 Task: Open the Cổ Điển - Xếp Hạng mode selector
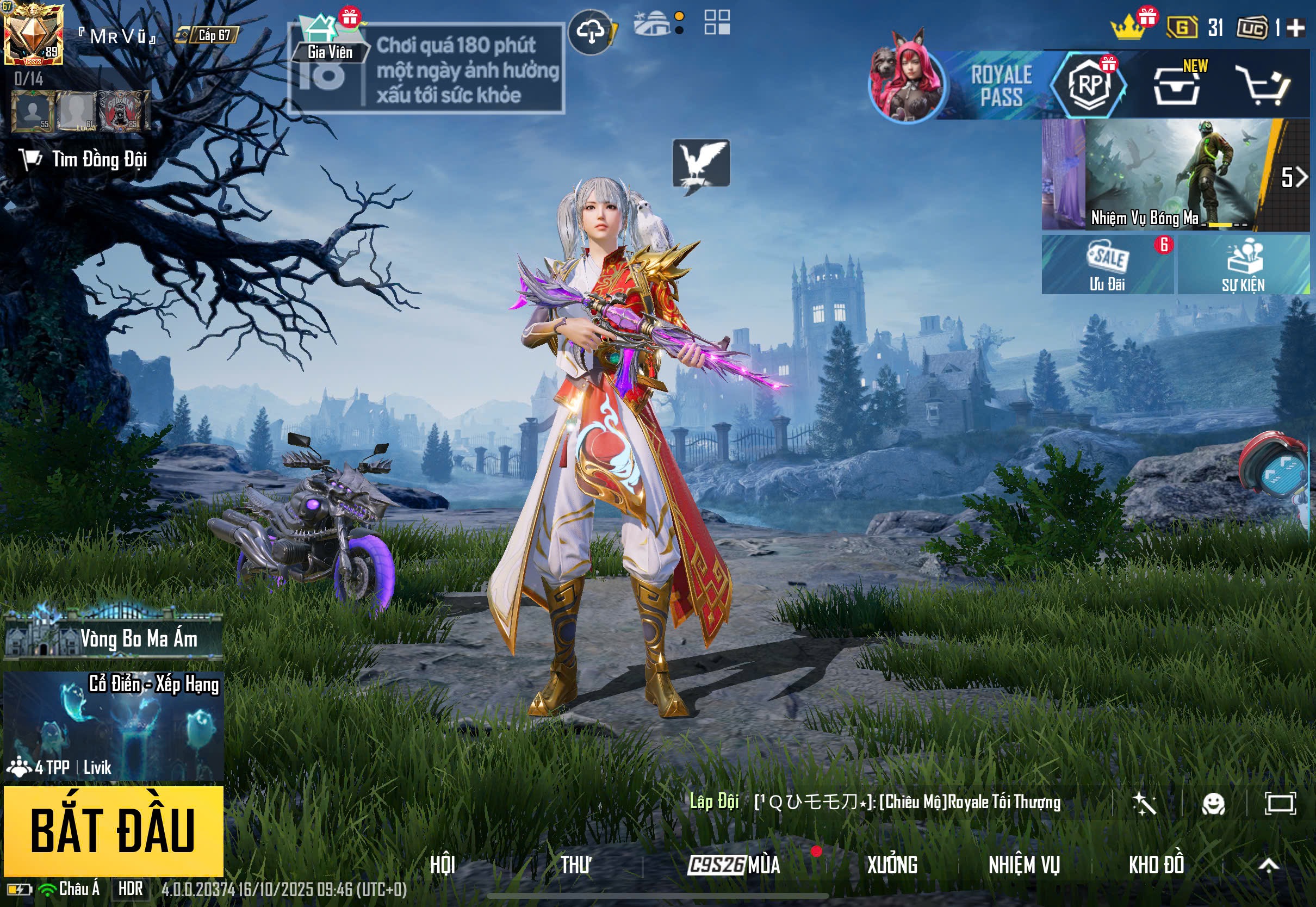pyautogui.click(x=113, y=725)
